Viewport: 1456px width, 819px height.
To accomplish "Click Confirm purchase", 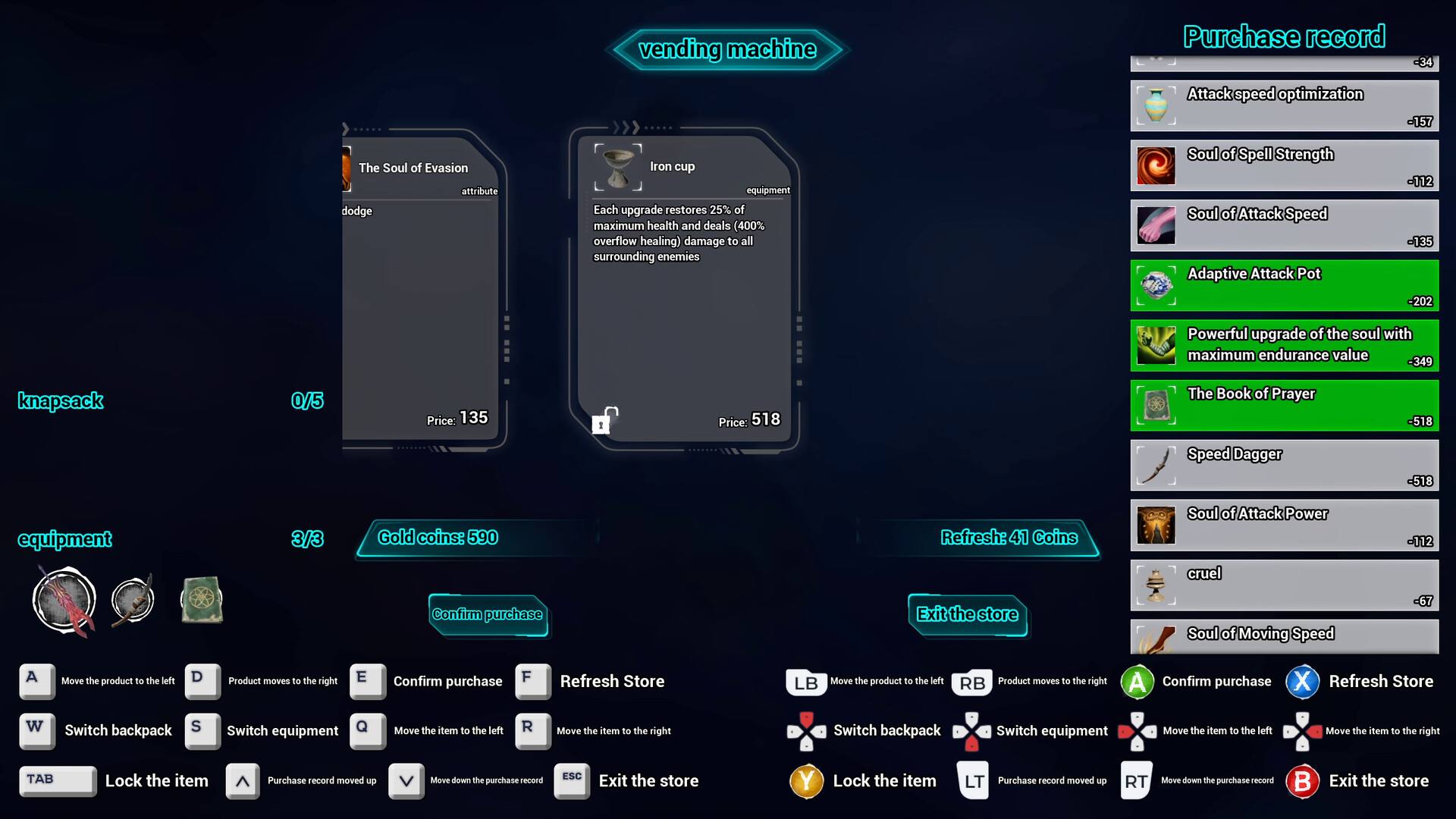I will tap(488, 614).
